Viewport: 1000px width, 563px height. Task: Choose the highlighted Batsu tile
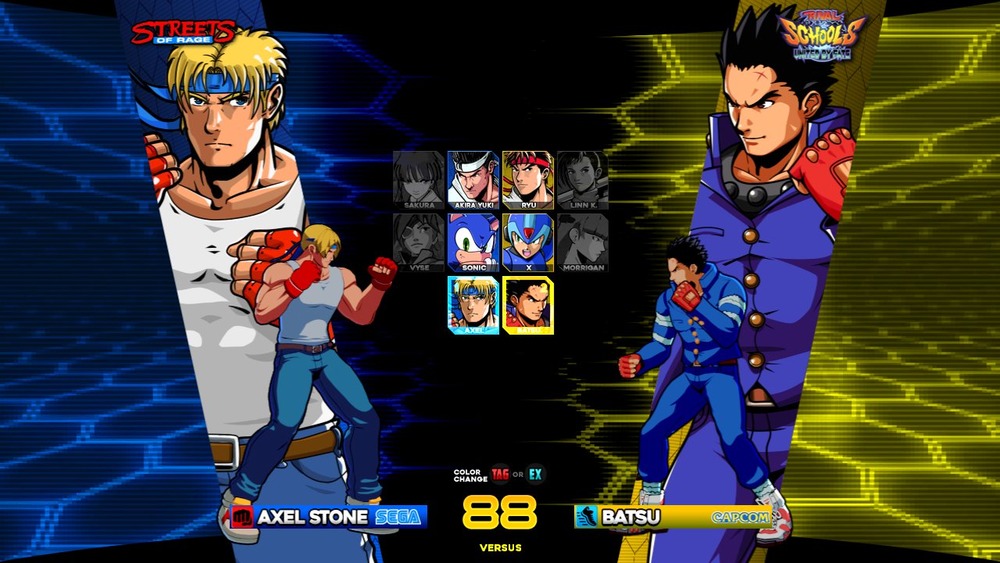pos(528,304)
